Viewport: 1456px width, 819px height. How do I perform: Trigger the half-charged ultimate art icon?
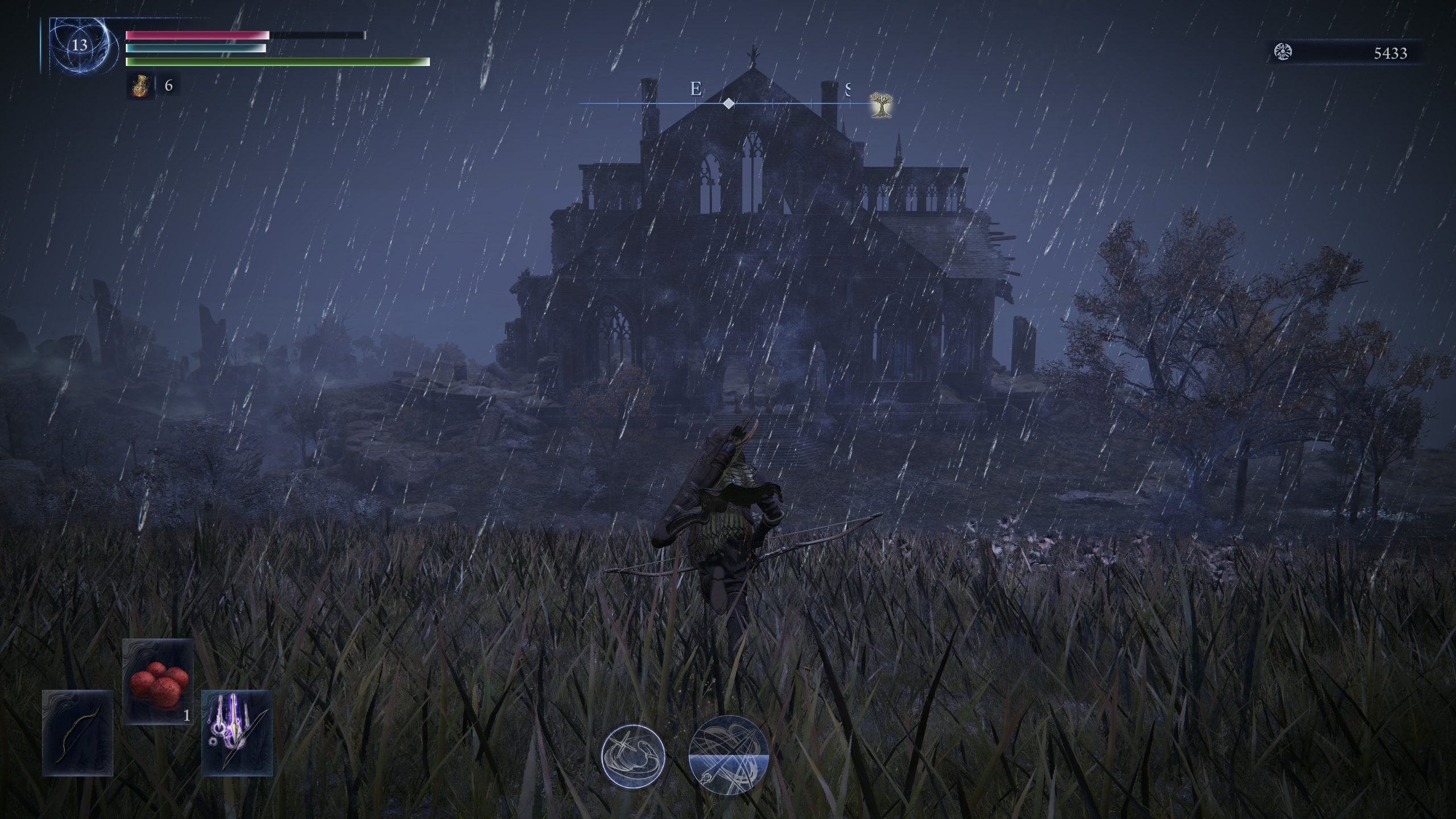coord(729,755)
